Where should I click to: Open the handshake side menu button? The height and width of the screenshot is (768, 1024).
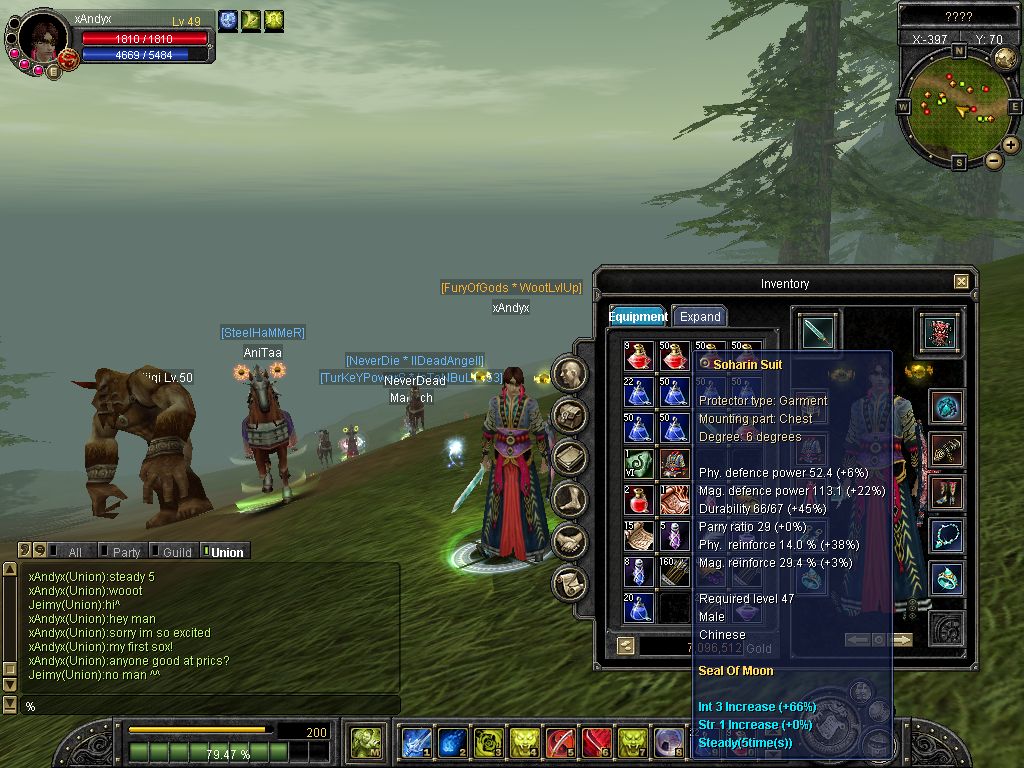tap(570, 542)
